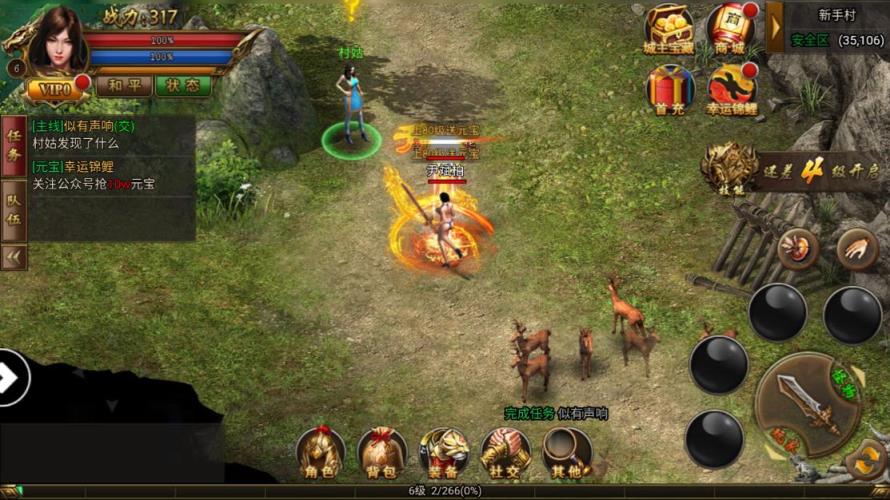Screen dimensions: 890x500
Task: Open the 背包 bag inventory
Action: (x=382, y=453)
